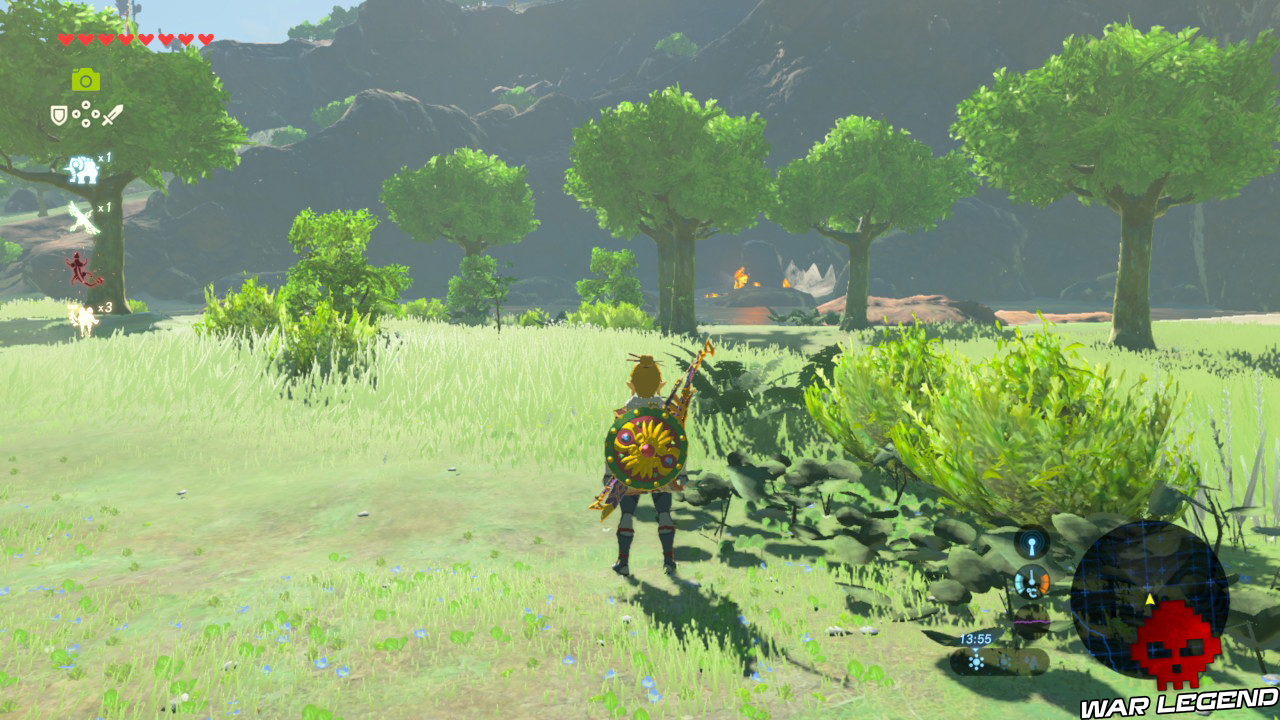Select the green camera capture icon

(87, 78)
